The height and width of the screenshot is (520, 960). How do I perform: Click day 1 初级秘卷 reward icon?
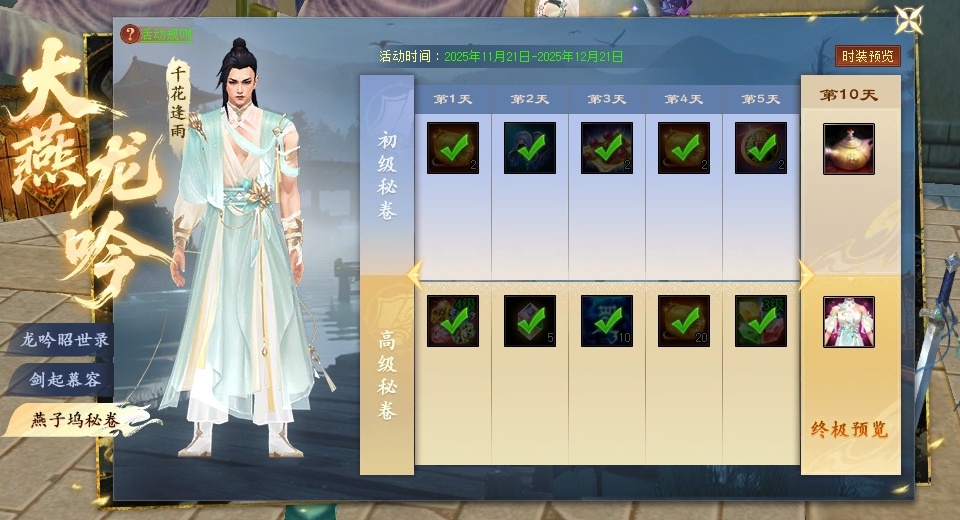point(453,149)
